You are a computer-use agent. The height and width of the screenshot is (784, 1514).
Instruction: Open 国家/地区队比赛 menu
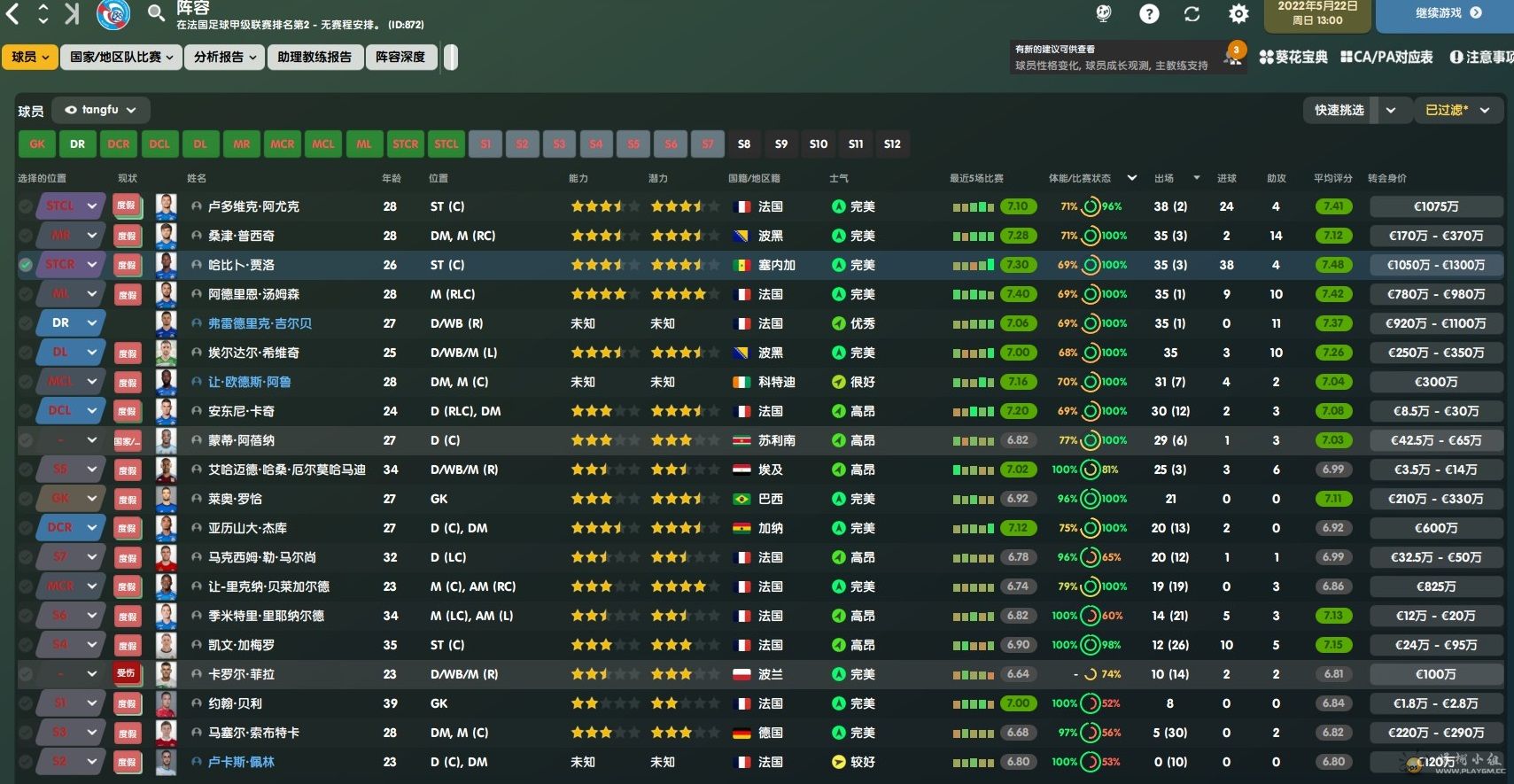pos(121,57)
